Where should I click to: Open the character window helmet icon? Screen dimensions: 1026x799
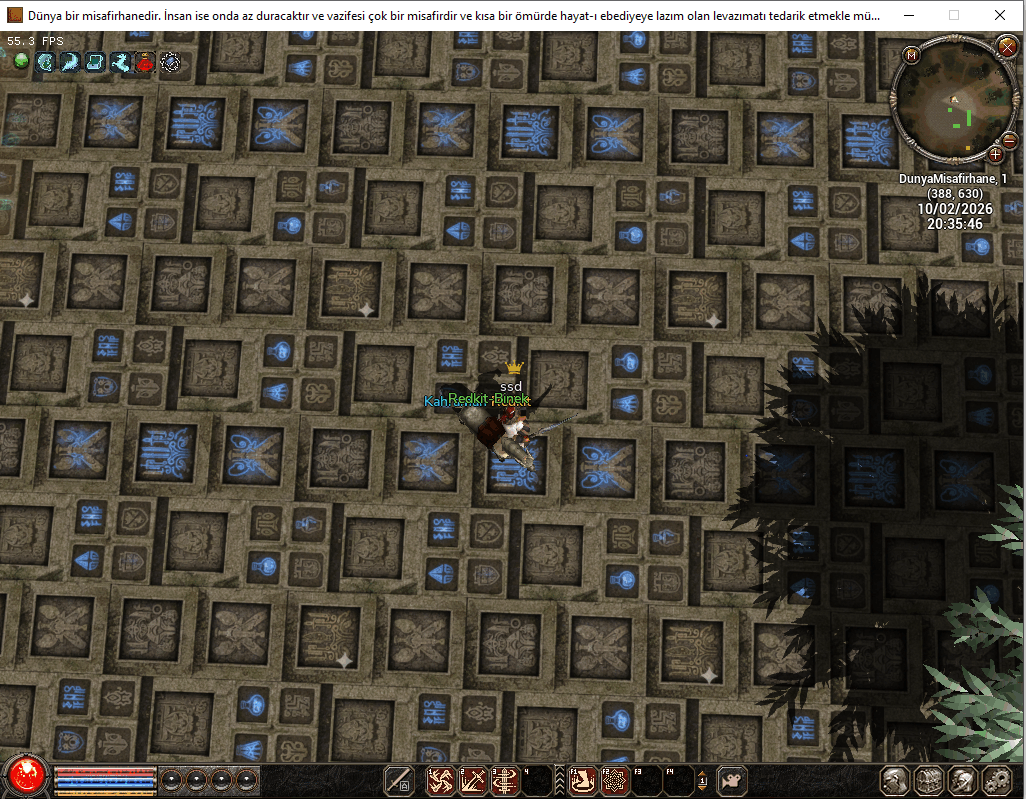coord(895,780)
